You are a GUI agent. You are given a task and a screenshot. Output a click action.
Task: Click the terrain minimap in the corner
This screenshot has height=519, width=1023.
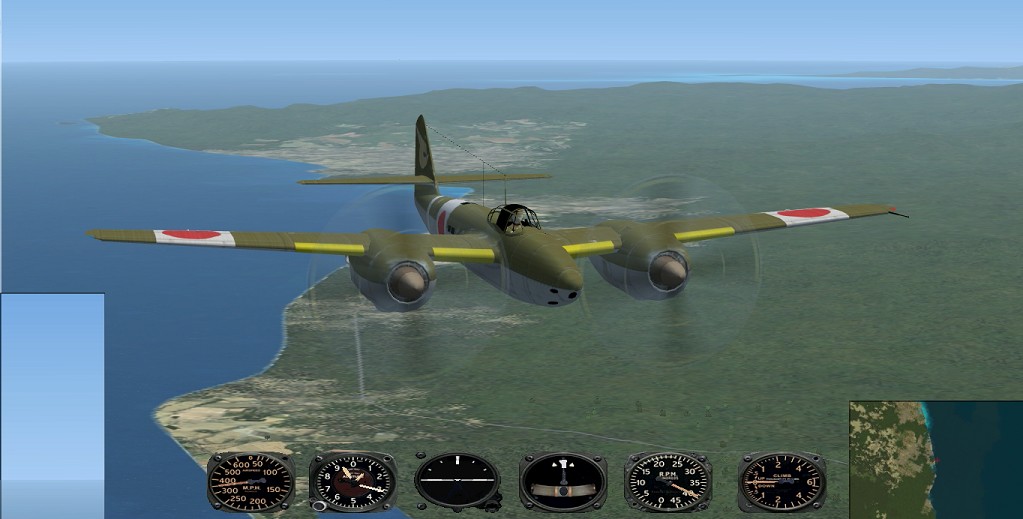point(935,460)
